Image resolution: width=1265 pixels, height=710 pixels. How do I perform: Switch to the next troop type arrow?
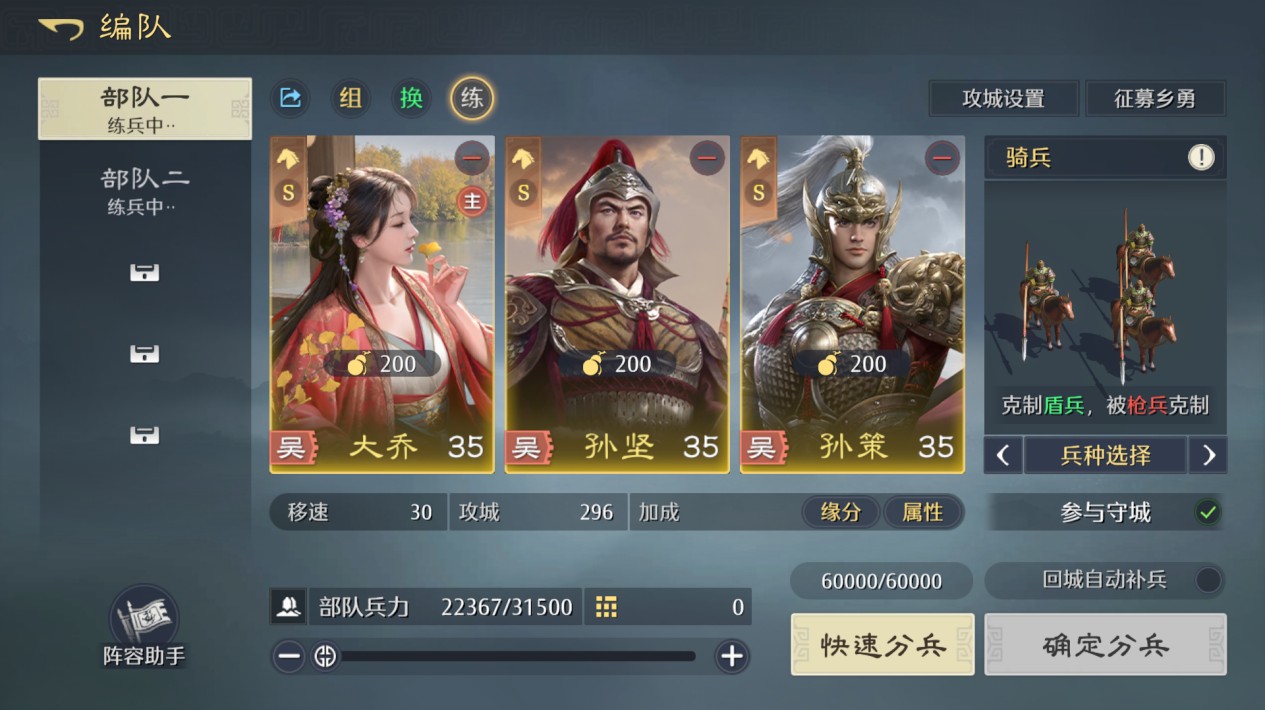point(1208,456)
